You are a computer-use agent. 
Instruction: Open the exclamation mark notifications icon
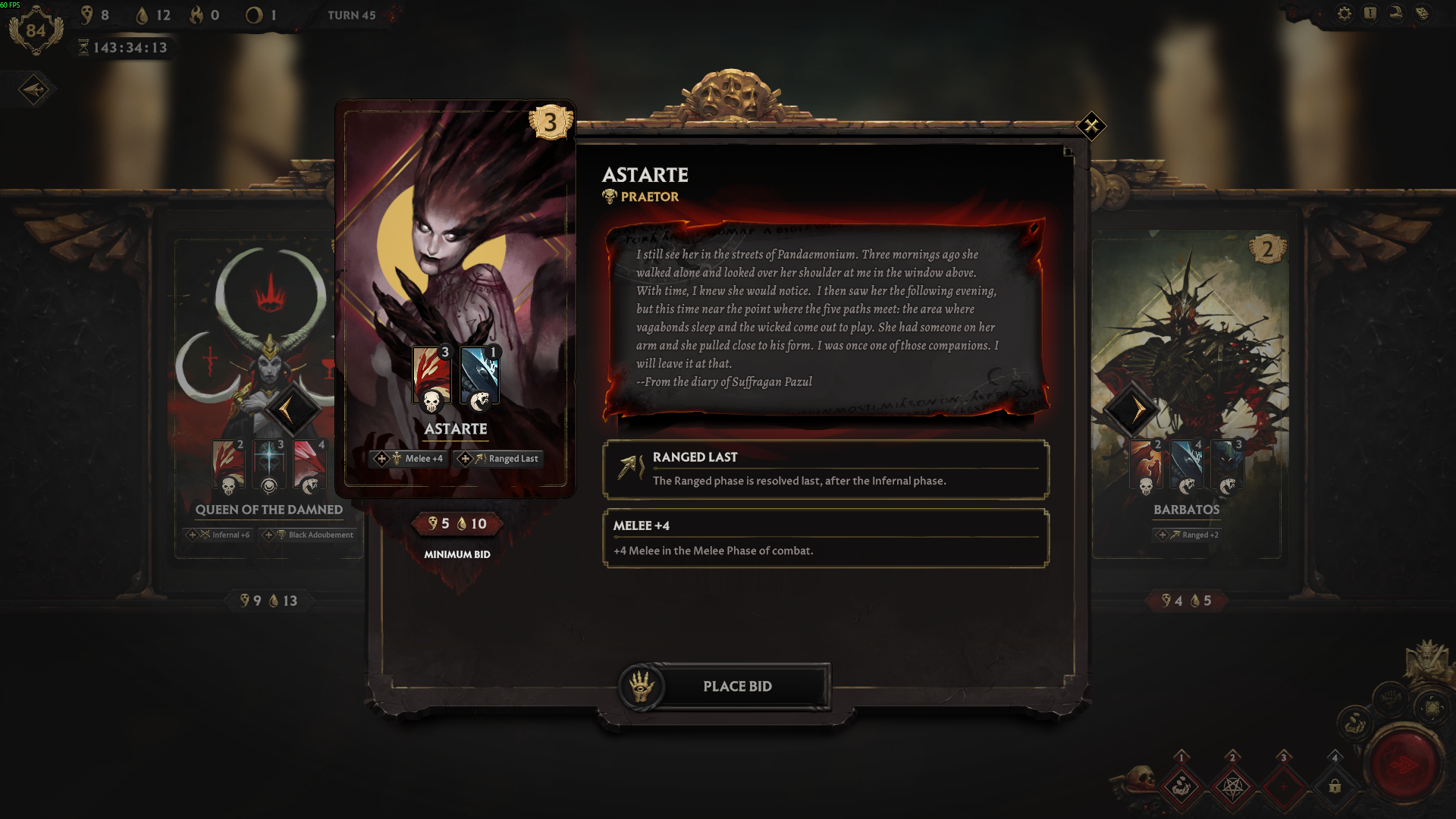[x=1370, y=14]
